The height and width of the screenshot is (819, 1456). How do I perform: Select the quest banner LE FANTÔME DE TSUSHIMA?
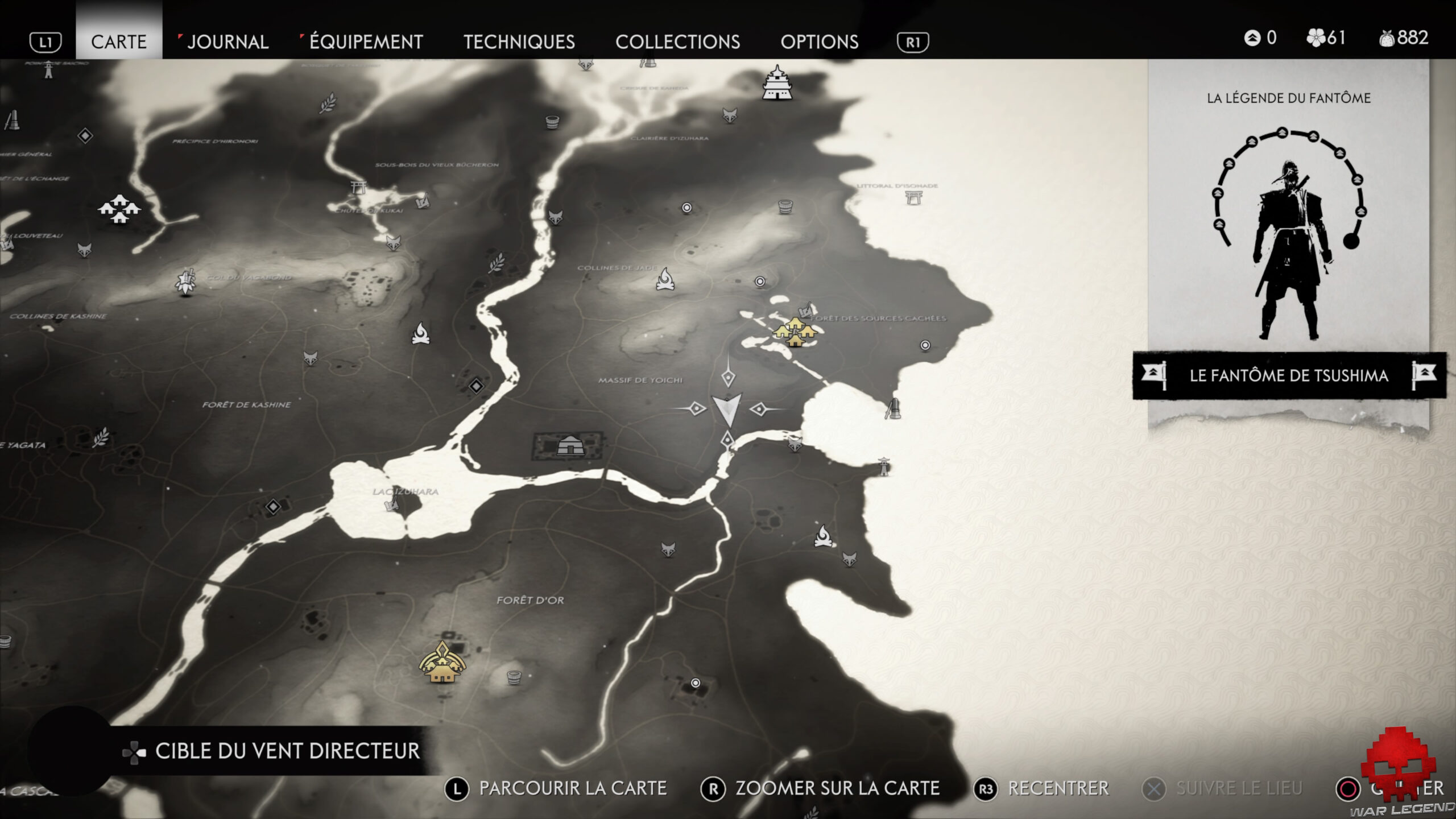(1288, 375)
